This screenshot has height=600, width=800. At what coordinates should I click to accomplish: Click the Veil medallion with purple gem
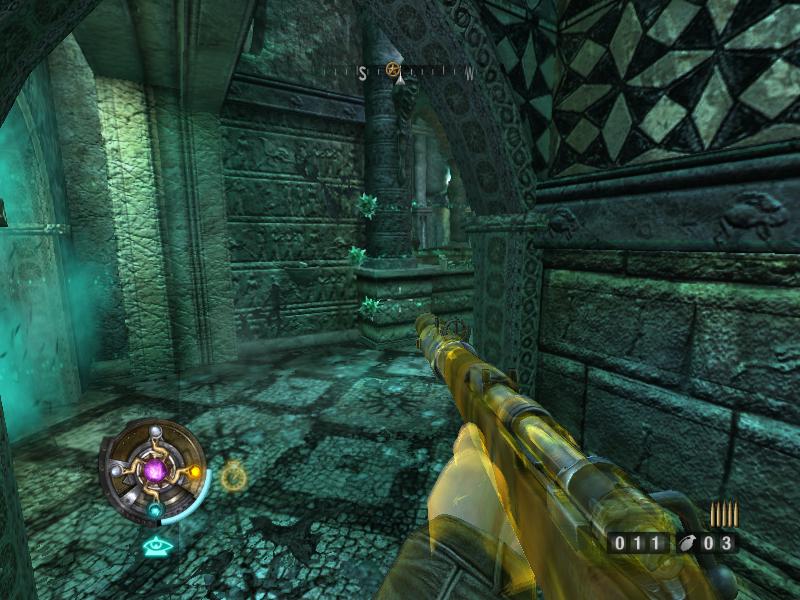pyautogui.click(x=157, y=469)
